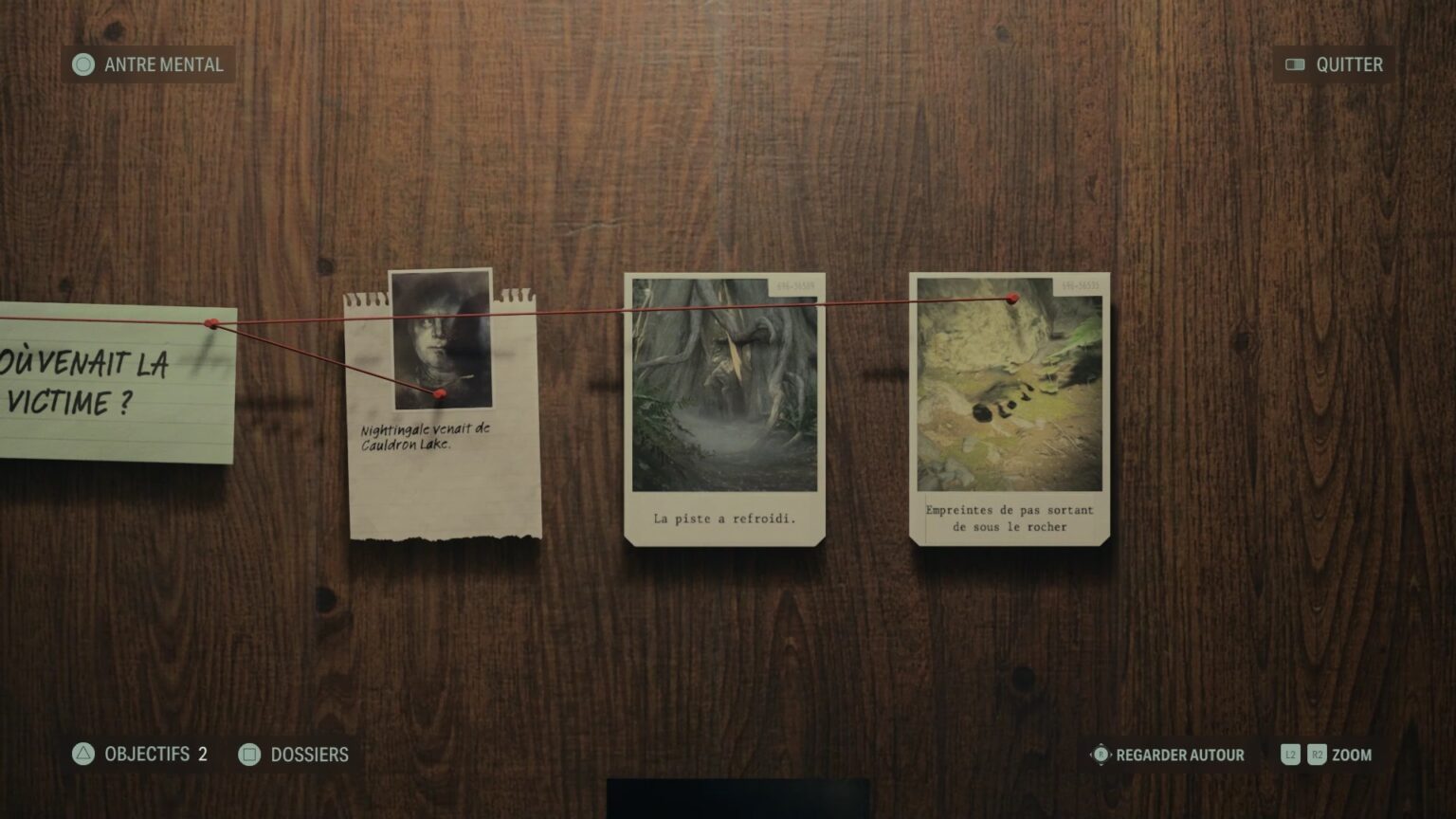The image size is (1456, 819).
Task: Click the red pushpin on the footprints polaroid
Action: (x=1015, y=300)
